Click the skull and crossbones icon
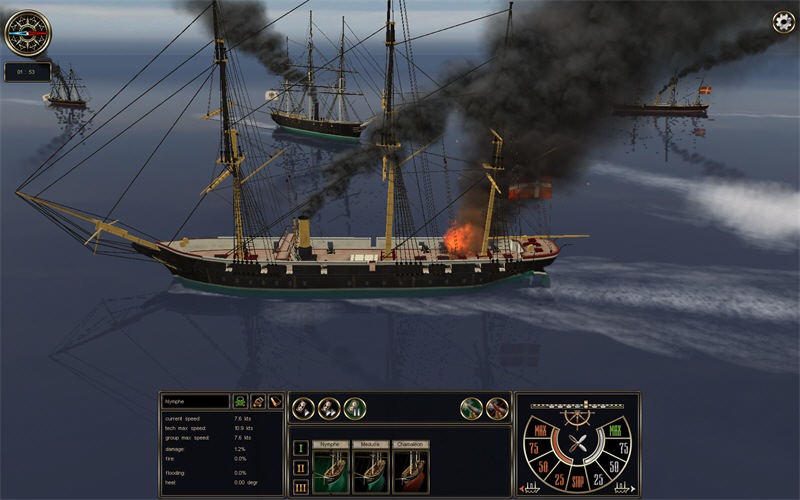The image size is (800, 500). click(x=241, y=401)
